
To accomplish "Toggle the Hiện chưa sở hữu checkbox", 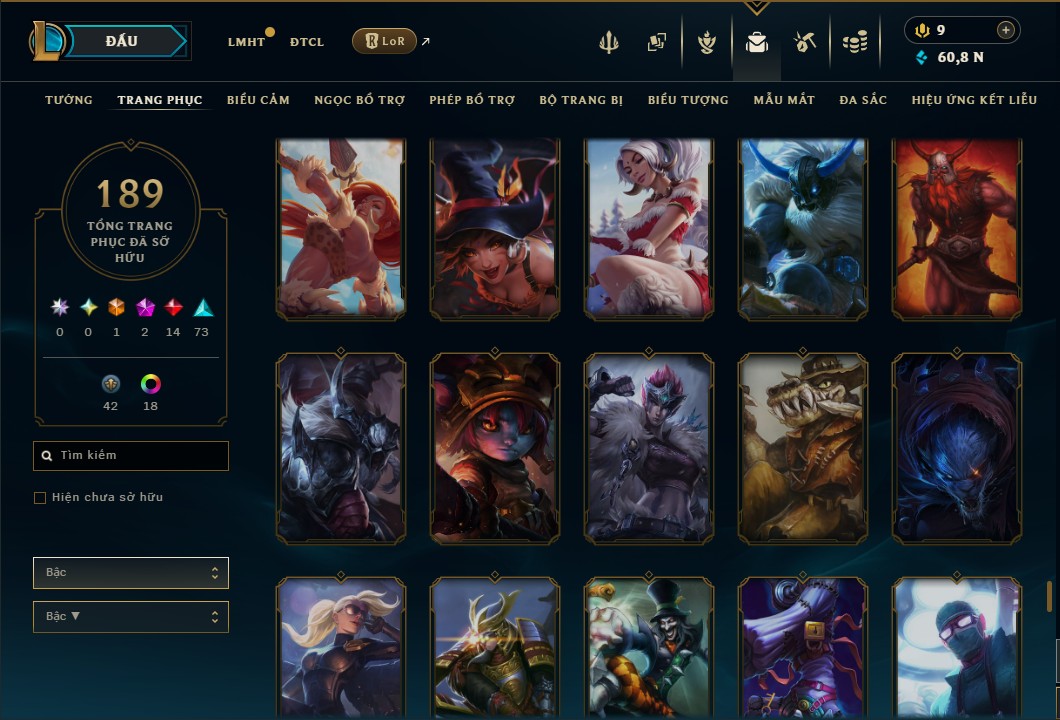I will (x=40, y=498).
